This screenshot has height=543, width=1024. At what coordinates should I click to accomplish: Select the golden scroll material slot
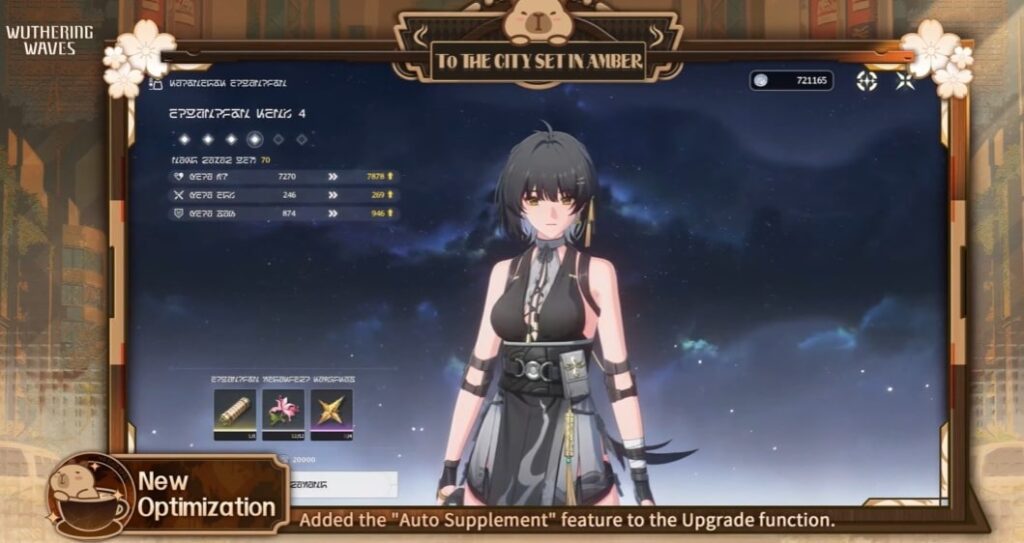pos(232,413)
